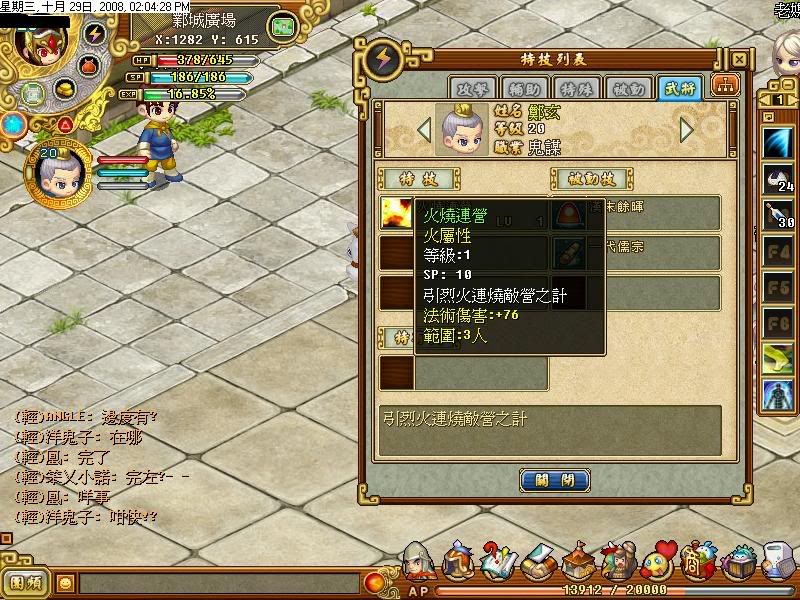Click the lightning bolt skills icon
Screen dimensions: 800x600
coord(96,34)
